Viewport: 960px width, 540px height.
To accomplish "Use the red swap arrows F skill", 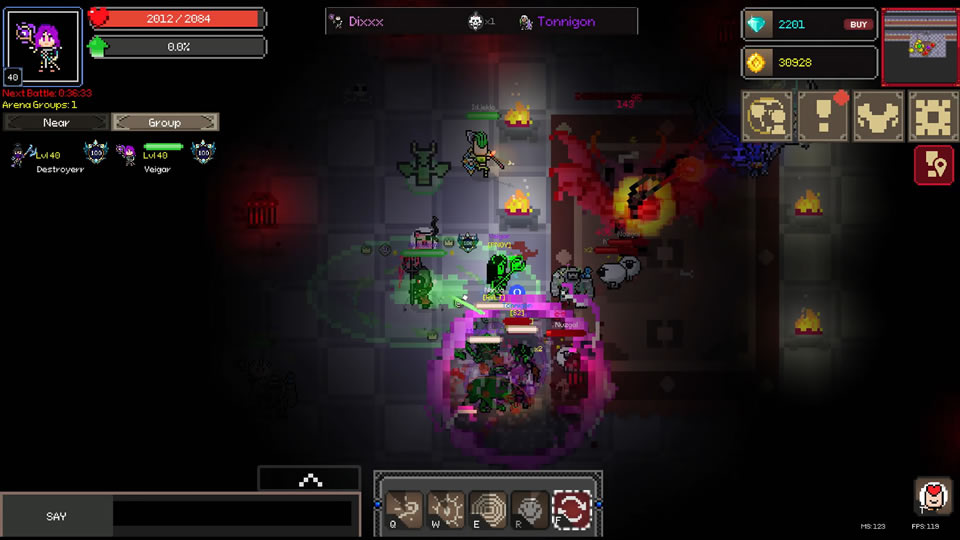I will coord(572,509).
